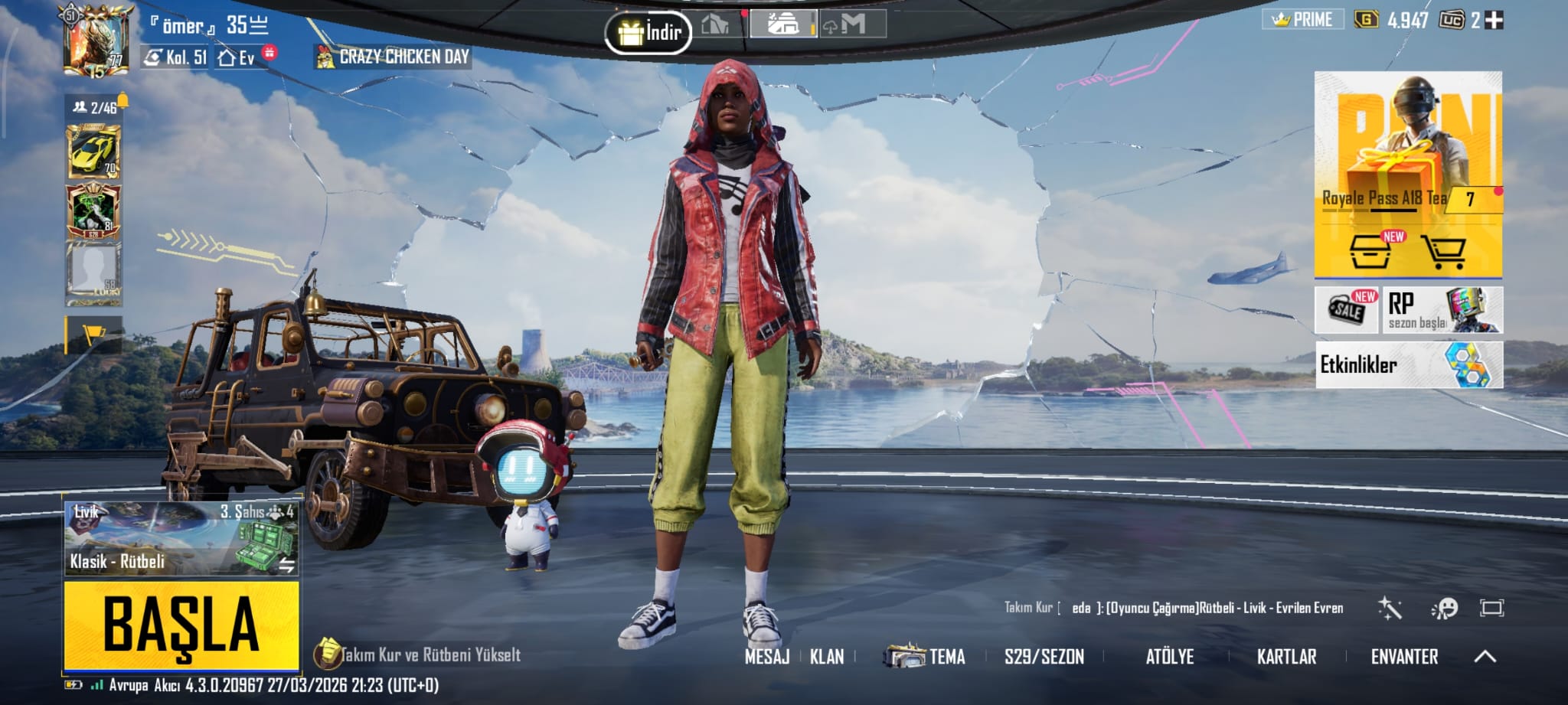Open the Ev home button
1568x705 pixels.
(237, 57)
